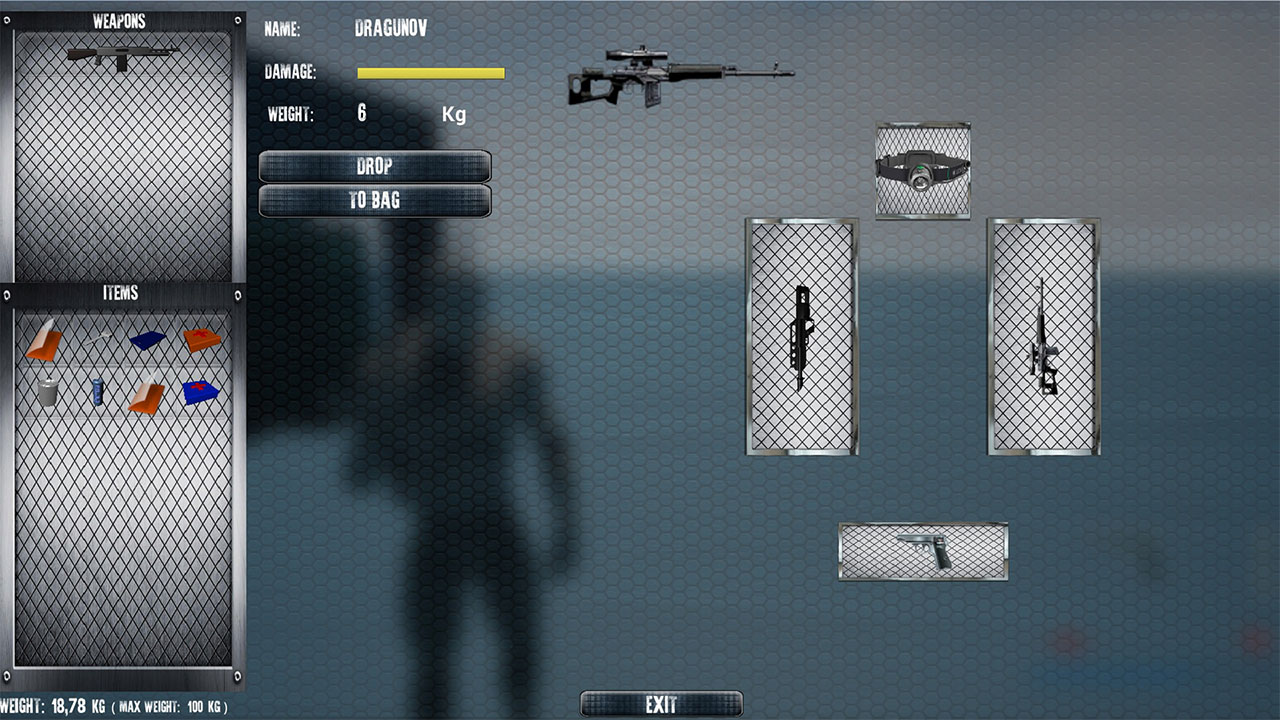Select the bullpup rifle equipment slot

pyautogui.click(x=801, y=337)
